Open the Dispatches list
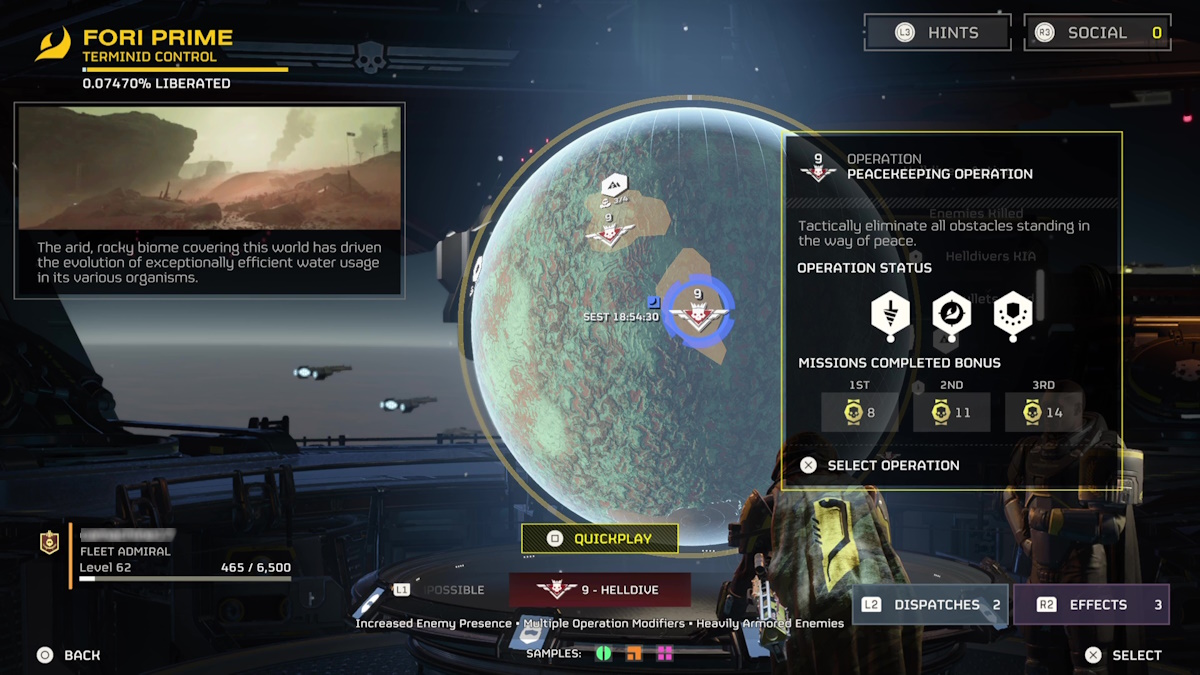Image resolution: width=1200 pixels, height=675 pixels. 930,605
